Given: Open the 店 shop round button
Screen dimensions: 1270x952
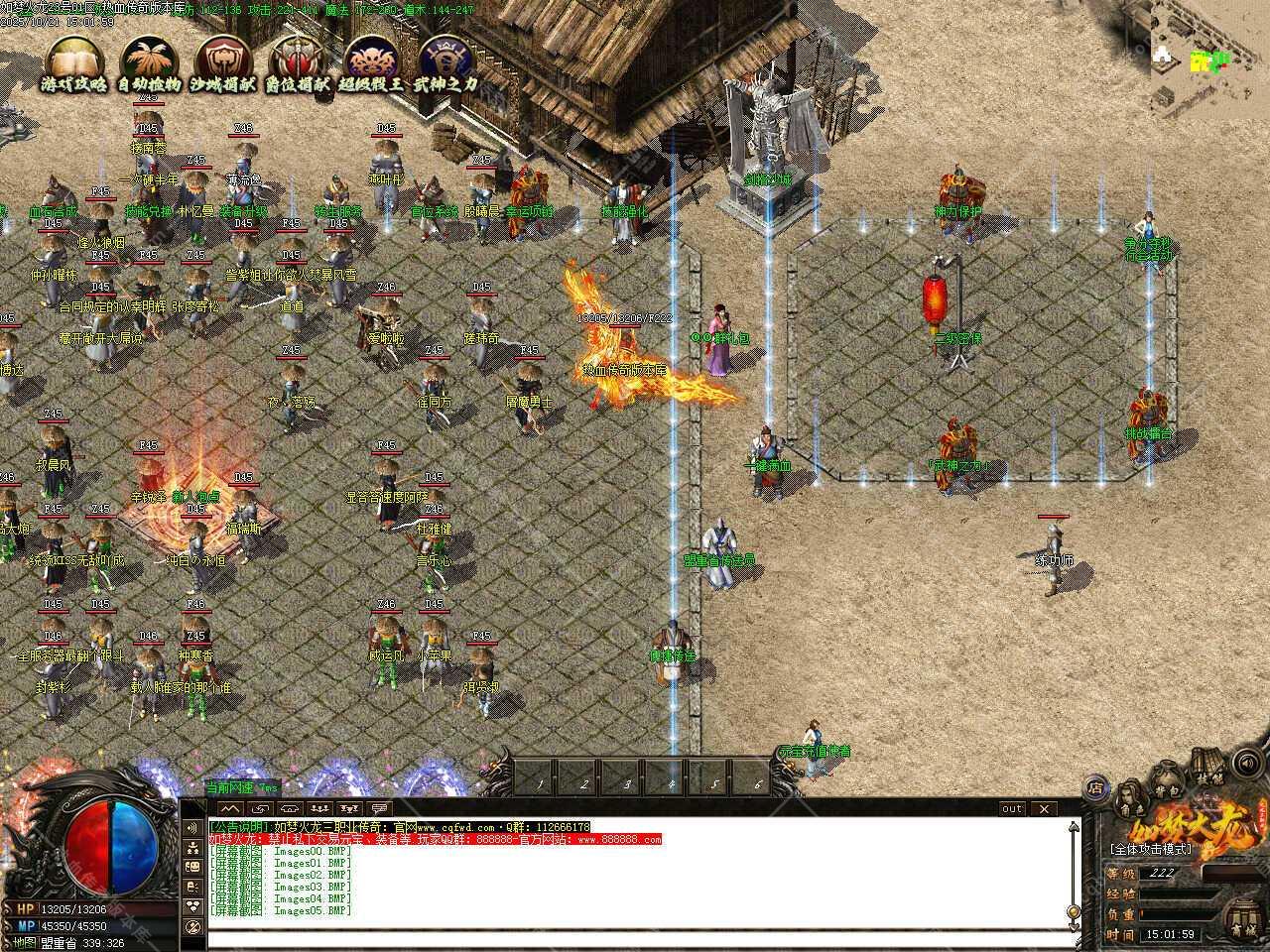Looking at the screenshot, I should [1095, 788].
